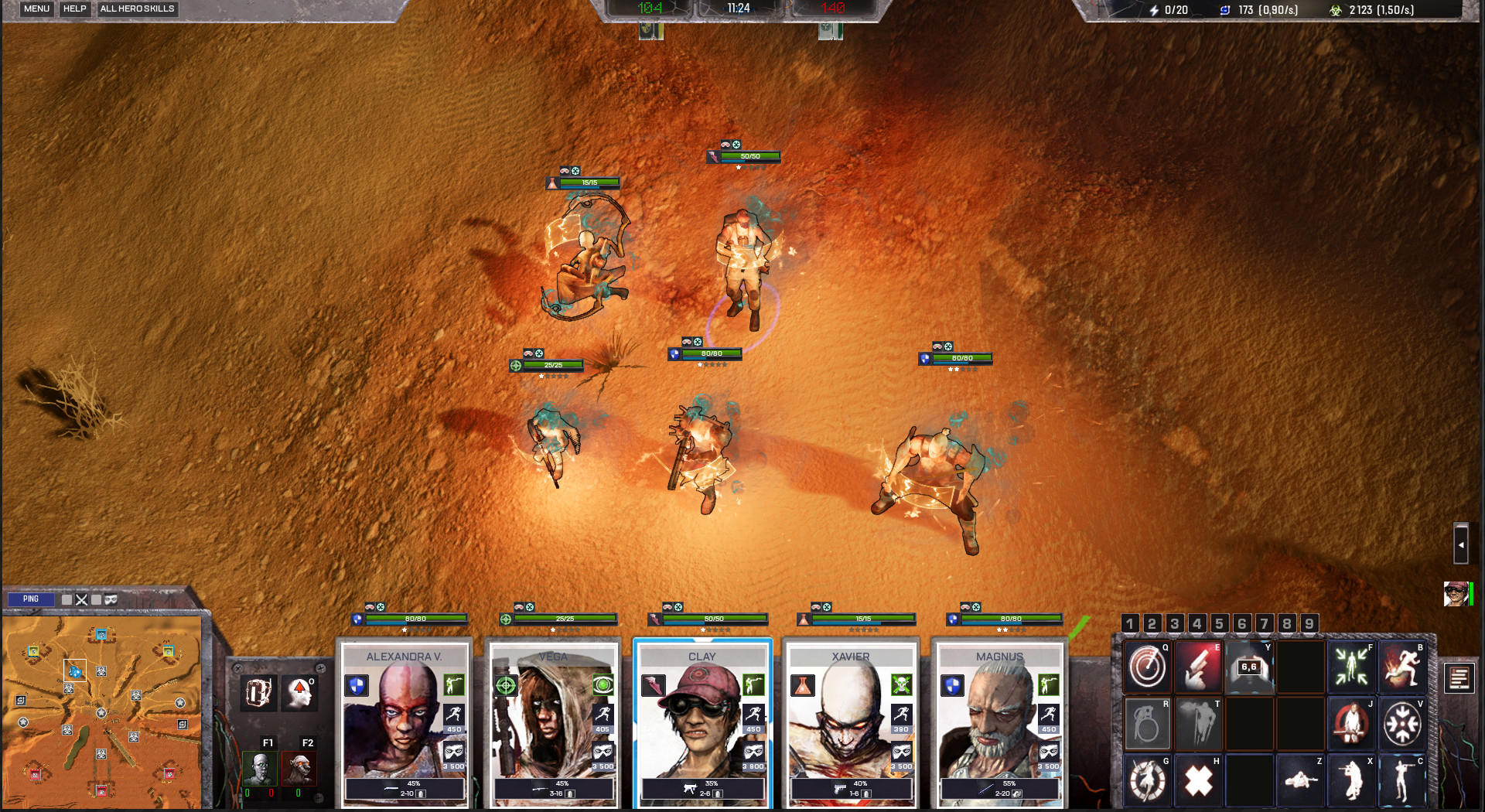Screen dimensions: 1485x812
Task: Open the inventory backpack icon
Action: [x=257, y=693]
